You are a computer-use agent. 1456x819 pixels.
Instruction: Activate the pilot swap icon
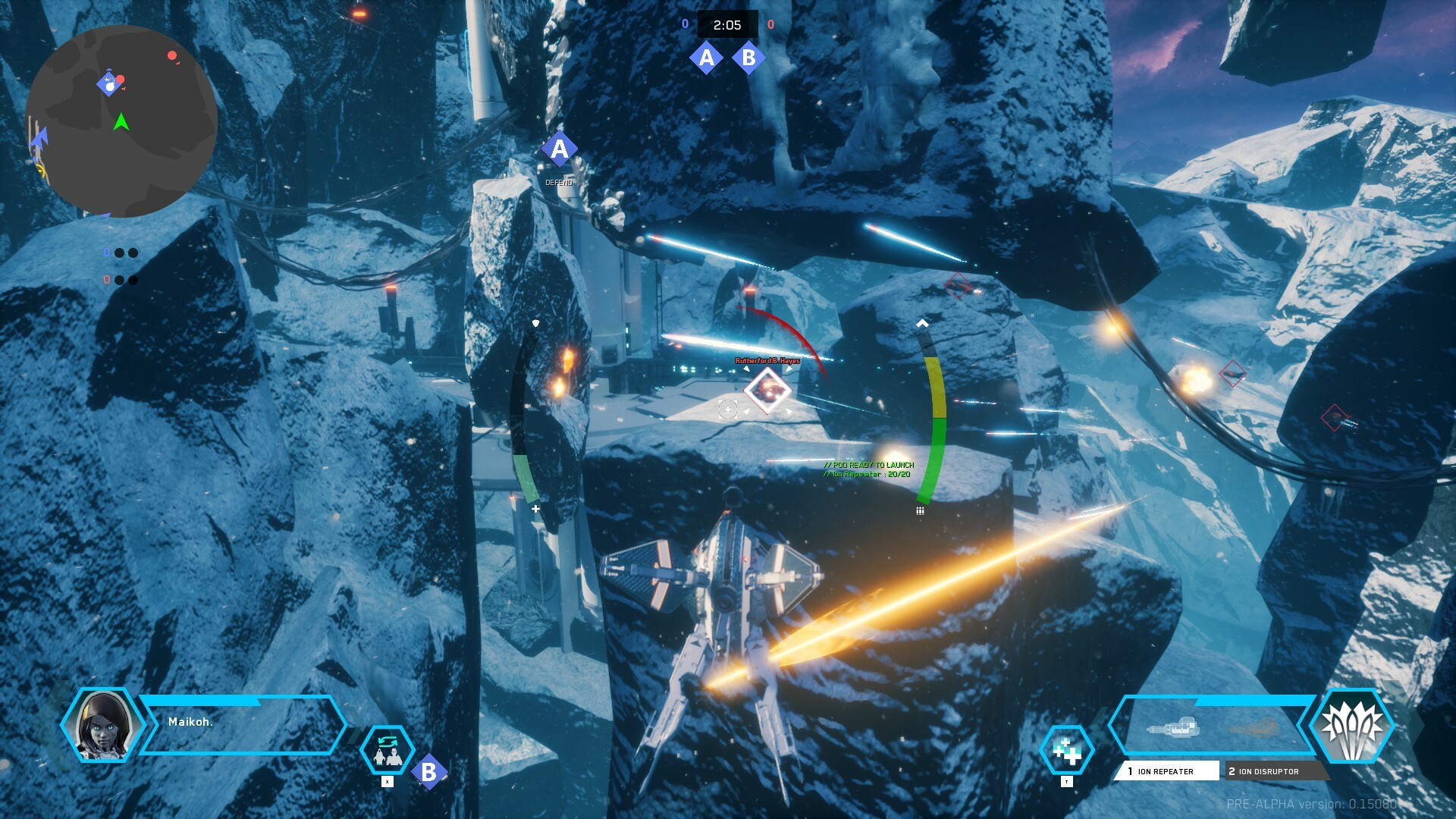[x=388, y=751]
